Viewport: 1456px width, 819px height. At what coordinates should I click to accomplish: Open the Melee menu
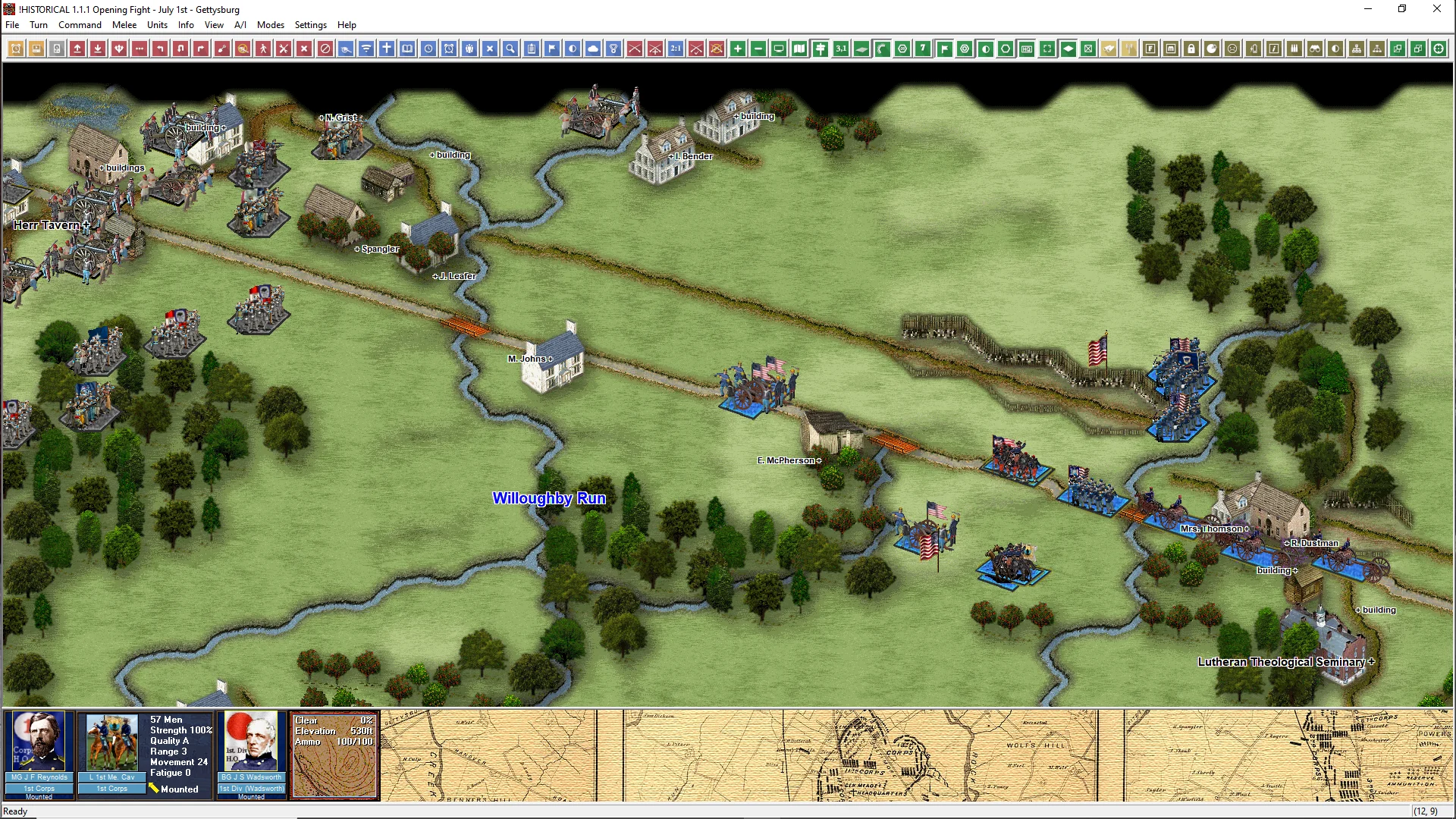(124, 25)
